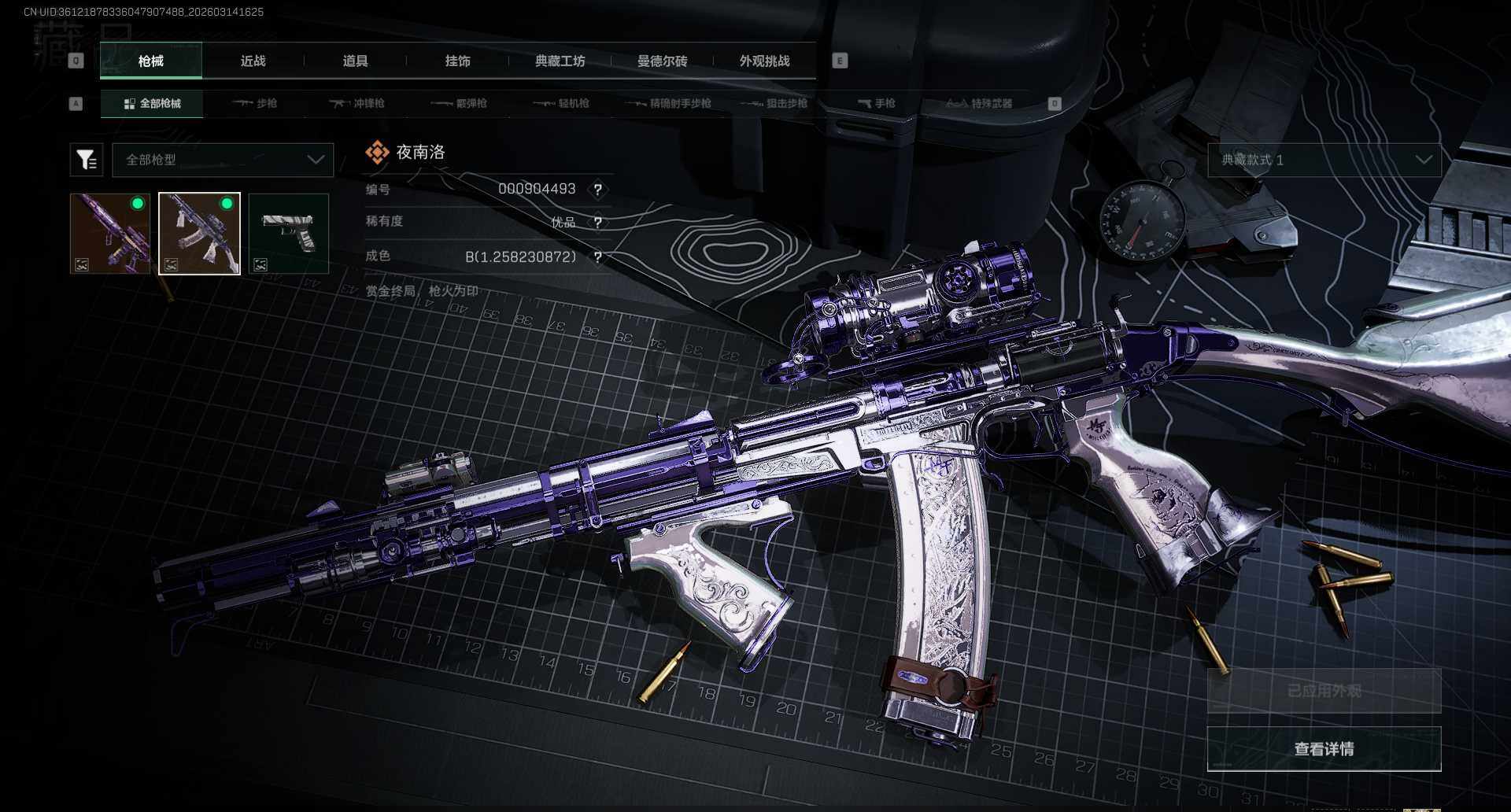Image resolution: width=1511 pixels, height=812 pixels.
Task: Switch to the 外观挑战 tab
Action: tap(764, 61)
